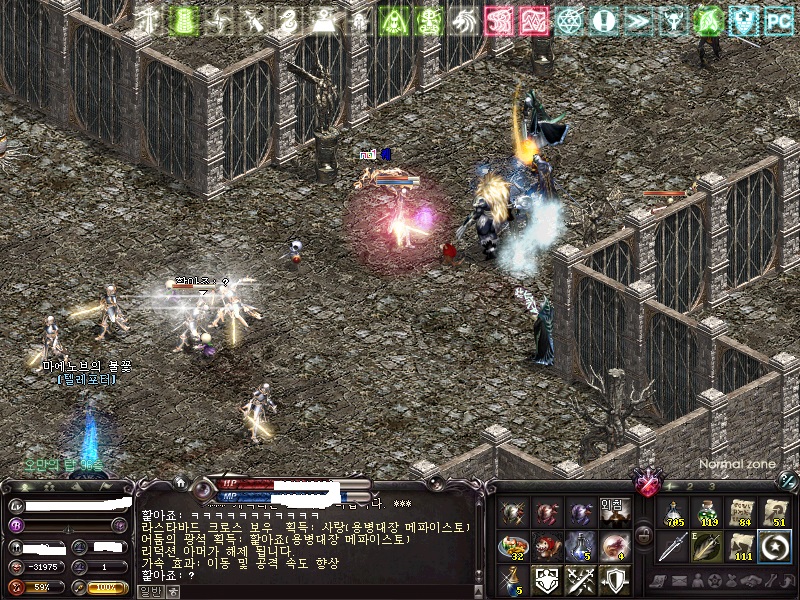
Task: Select the dragon pearl orb numbered 4
Action: pos(613,546)
